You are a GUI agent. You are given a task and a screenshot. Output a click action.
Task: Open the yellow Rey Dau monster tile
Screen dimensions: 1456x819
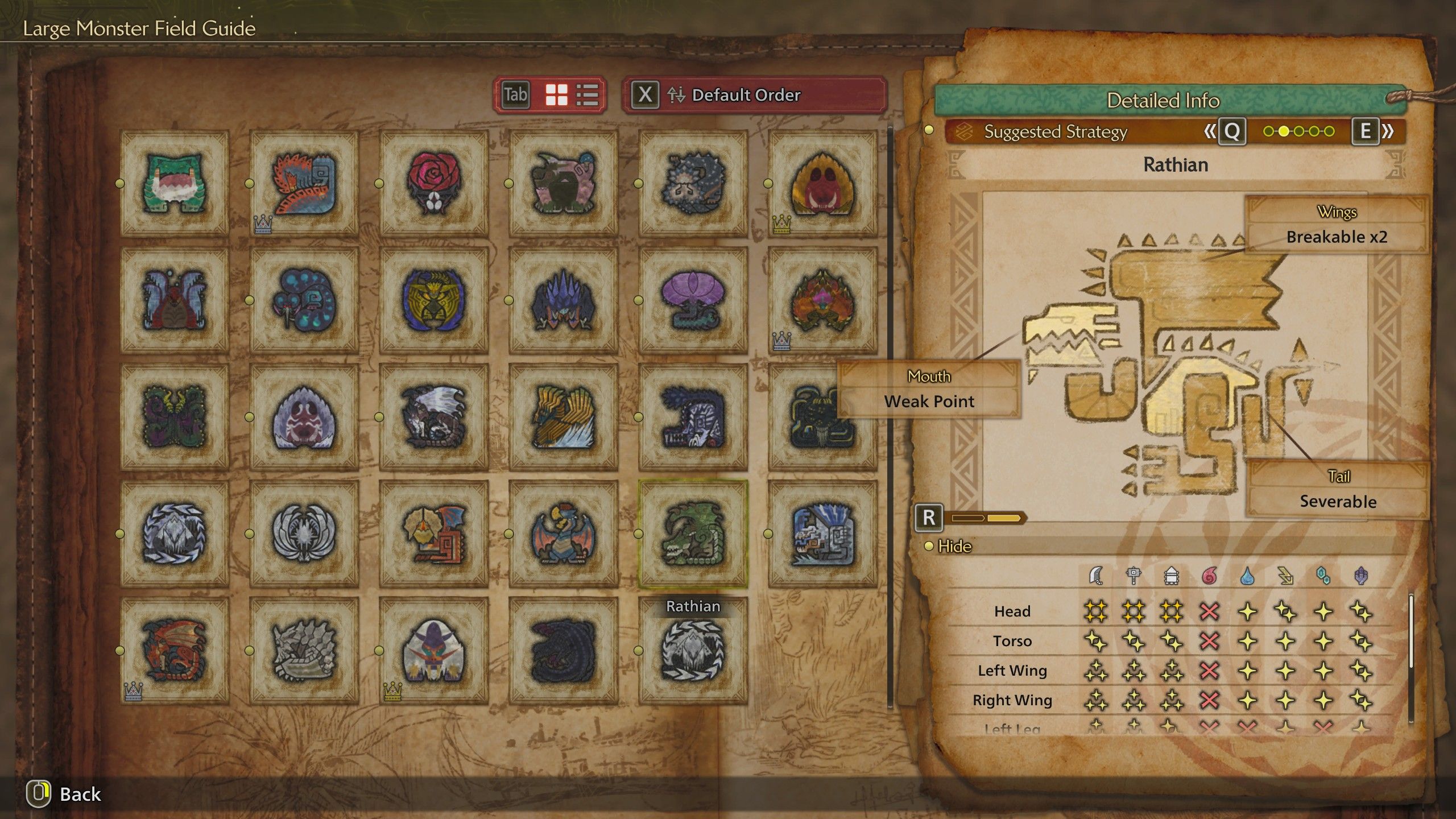pyautogui.click(x=434, y=300)
